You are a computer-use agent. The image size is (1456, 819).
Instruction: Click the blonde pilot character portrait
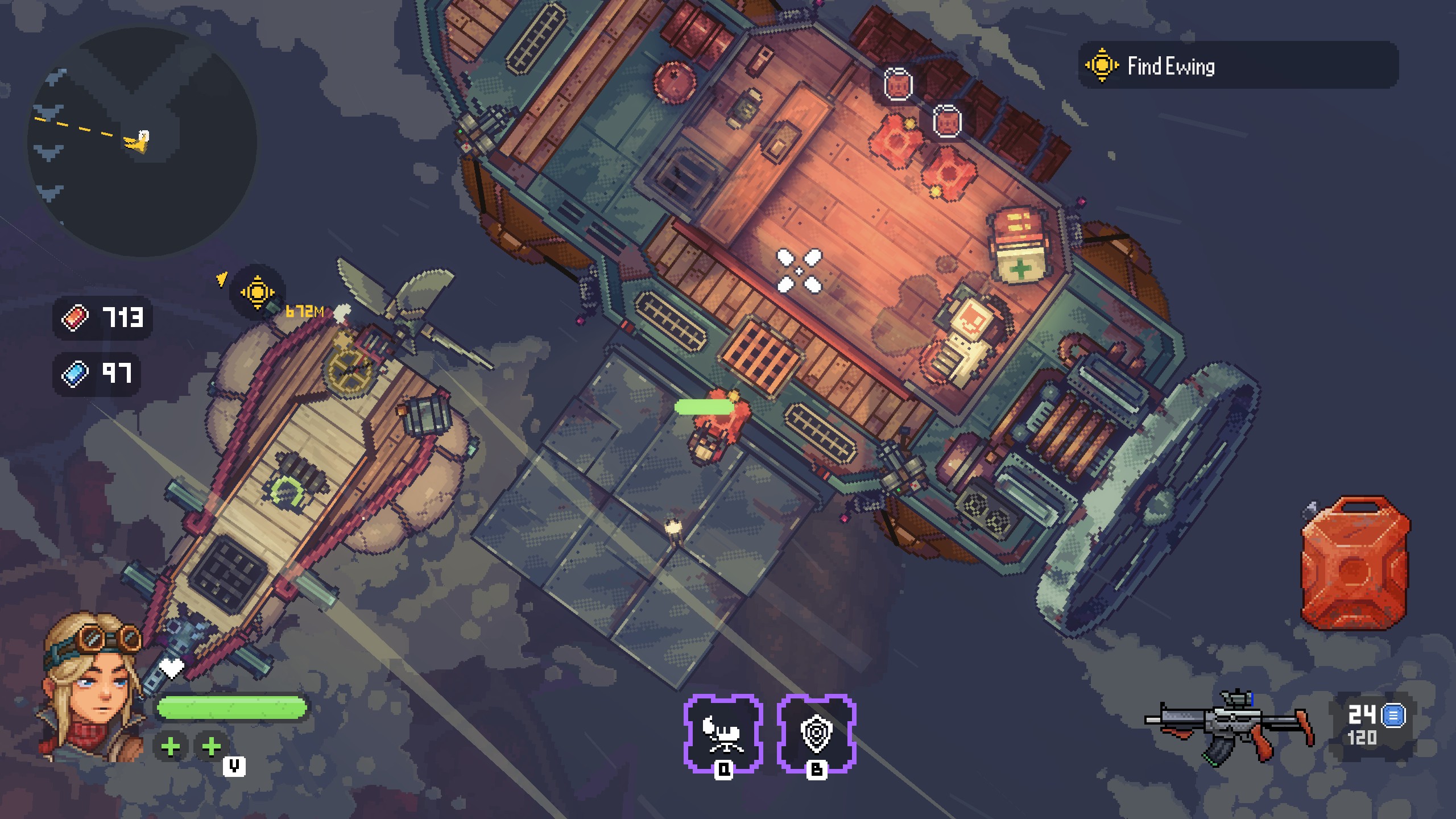pyautogui.click(x=92, y=688)
